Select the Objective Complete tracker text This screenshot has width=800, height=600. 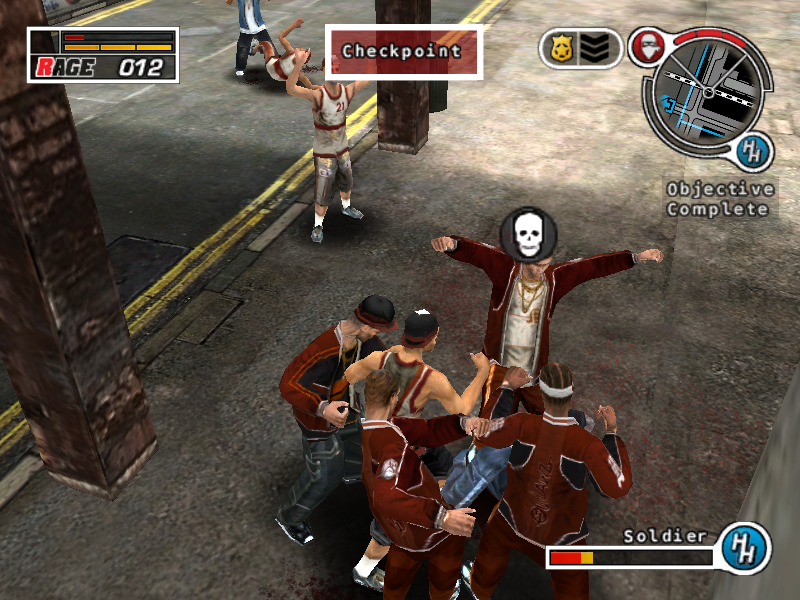(720, 199)
